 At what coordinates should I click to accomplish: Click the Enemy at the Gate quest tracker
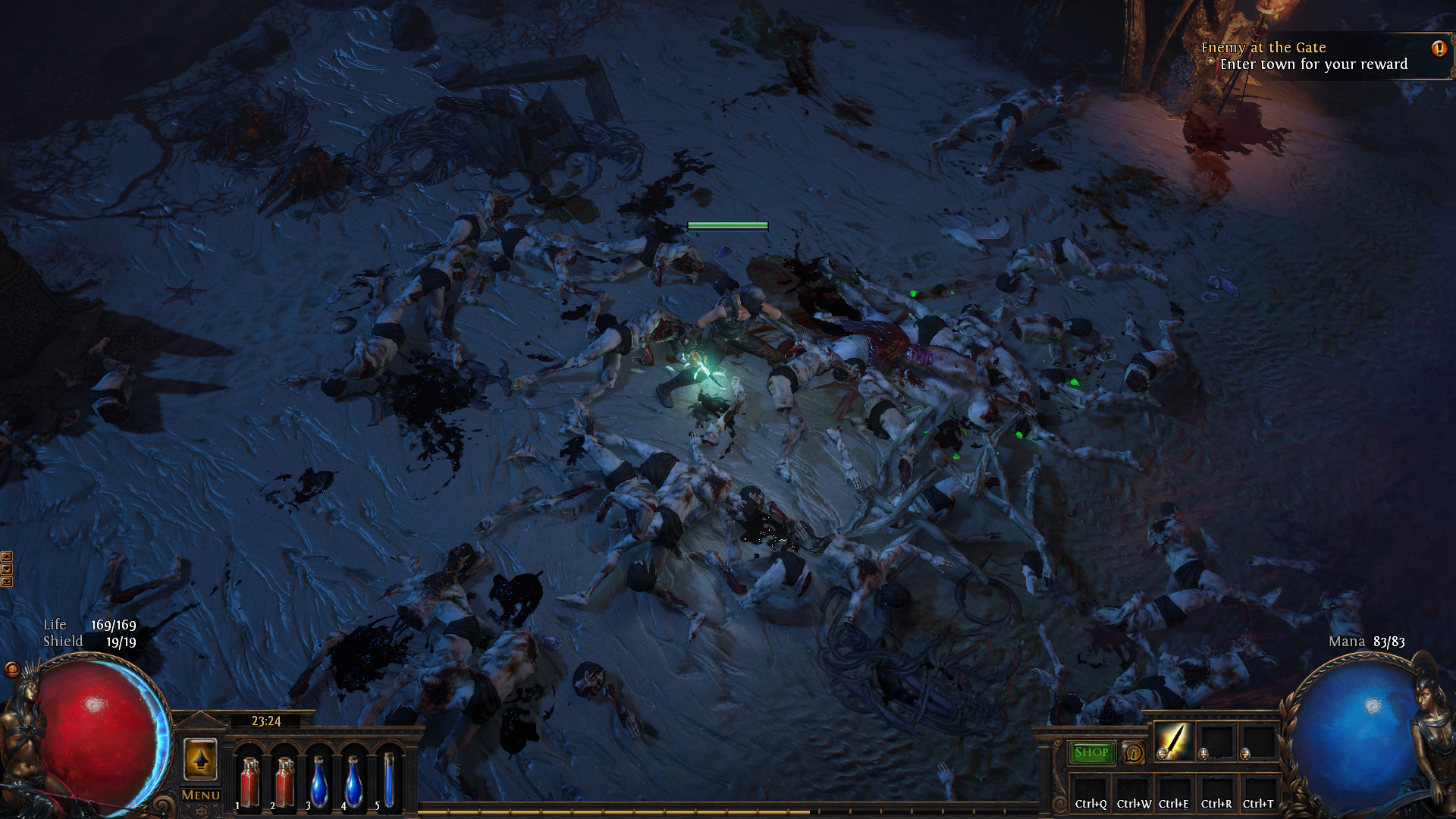click(x=1304, y=56)
